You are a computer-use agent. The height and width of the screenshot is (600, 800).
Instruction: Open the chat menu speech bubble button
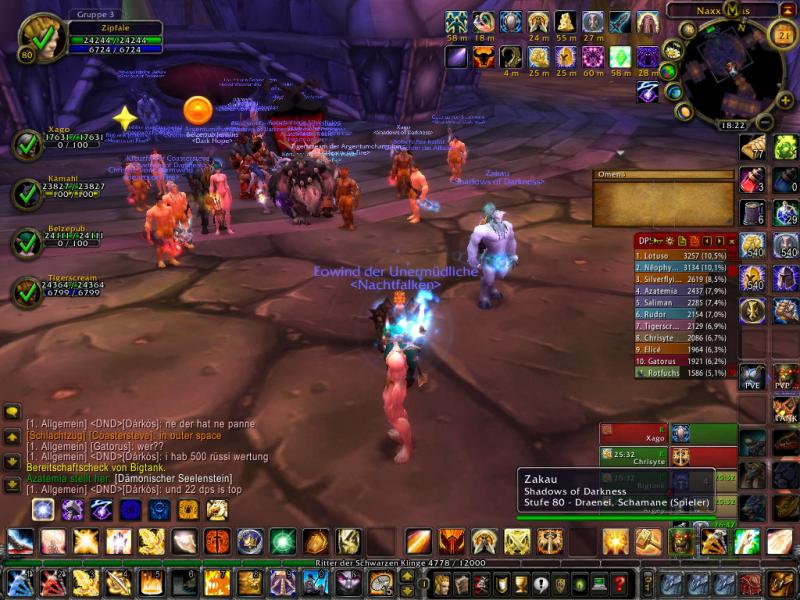coord(13,412)
